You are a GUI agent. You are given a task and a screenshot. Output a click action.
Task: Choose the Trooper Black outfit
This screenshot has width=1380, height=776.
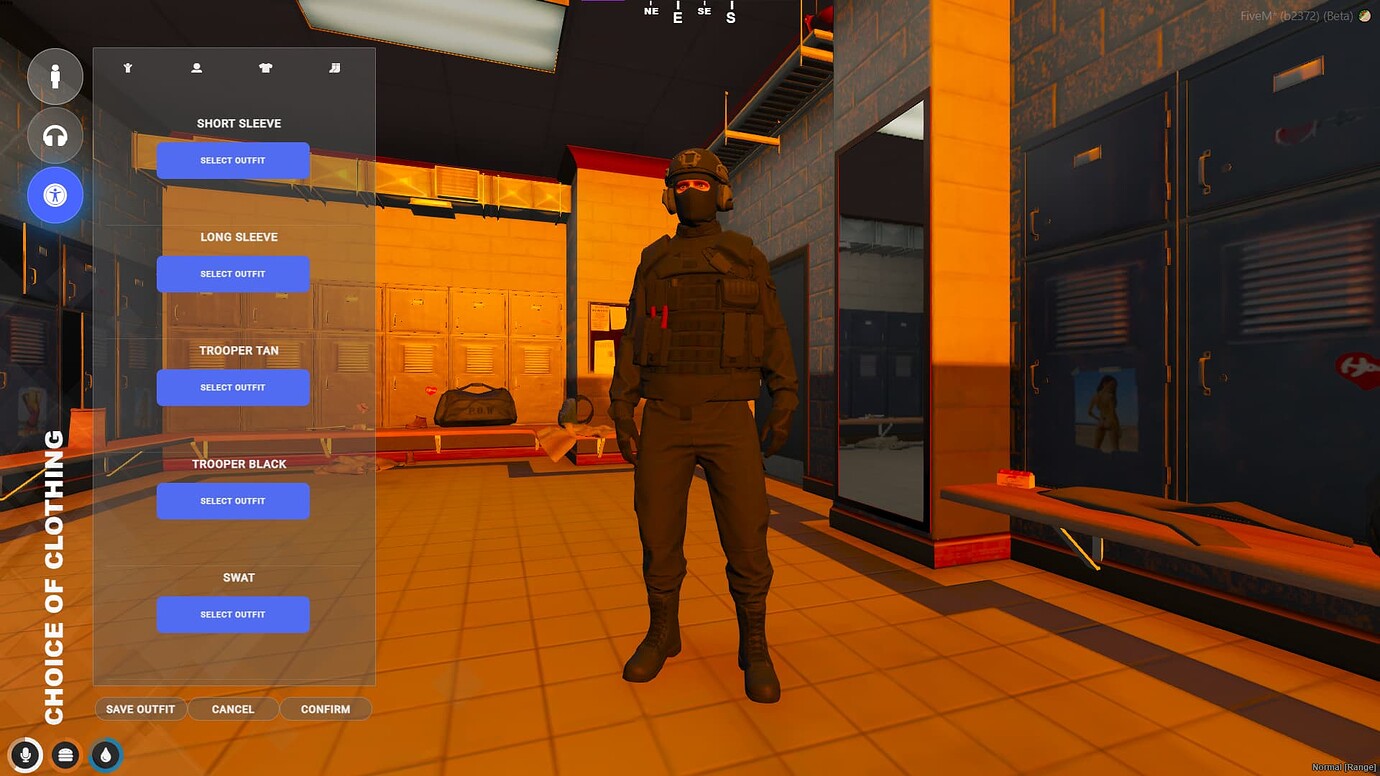[x=233, y=500]
